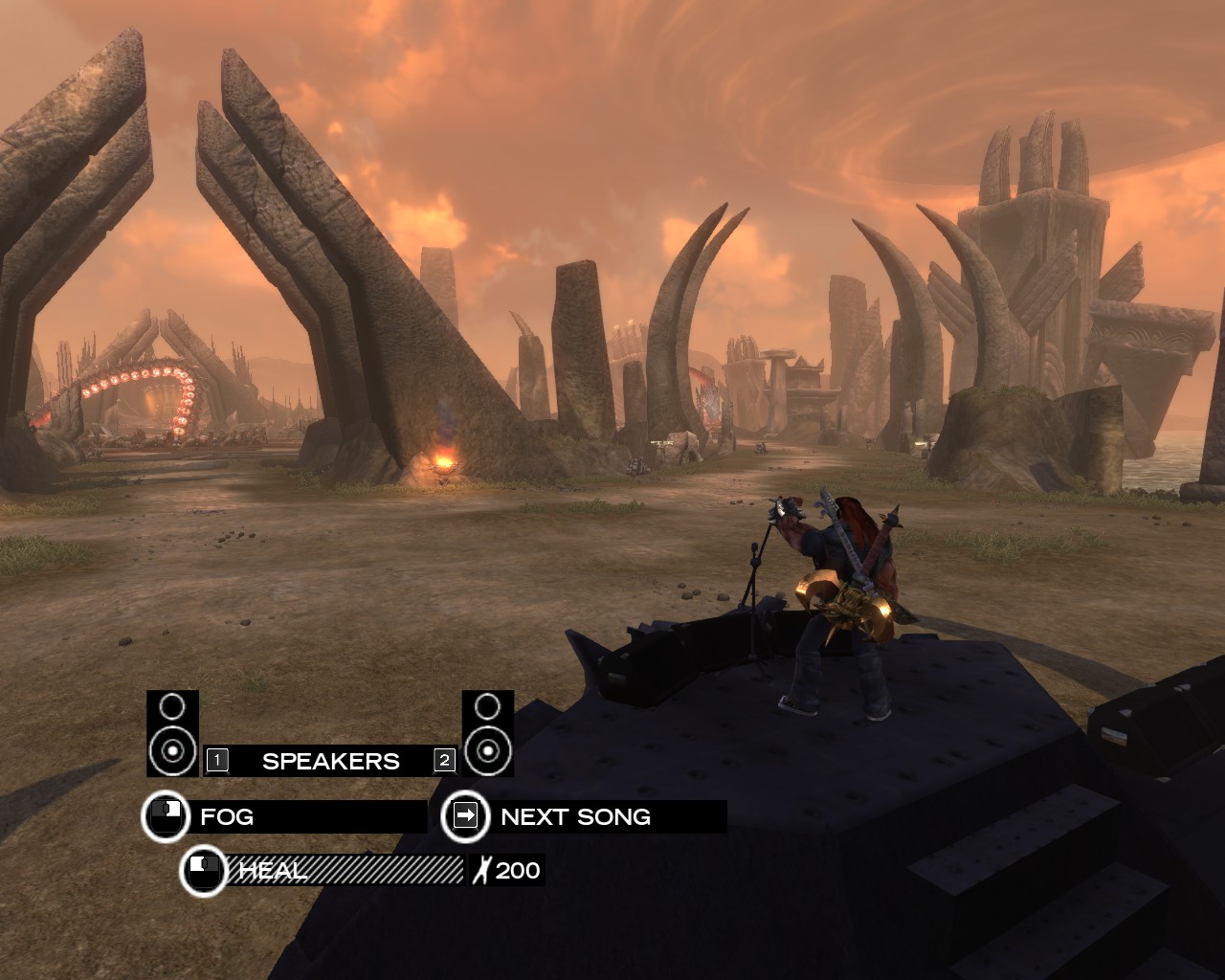Select the speaker icon beside number 1

pos(172,733)
